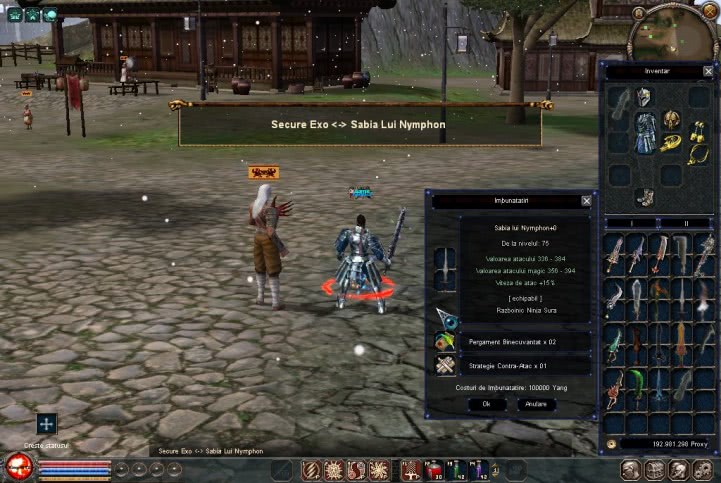Select the equipped gold necklace slot
Viewport: 721px width, 483px height.
point(695,155)
